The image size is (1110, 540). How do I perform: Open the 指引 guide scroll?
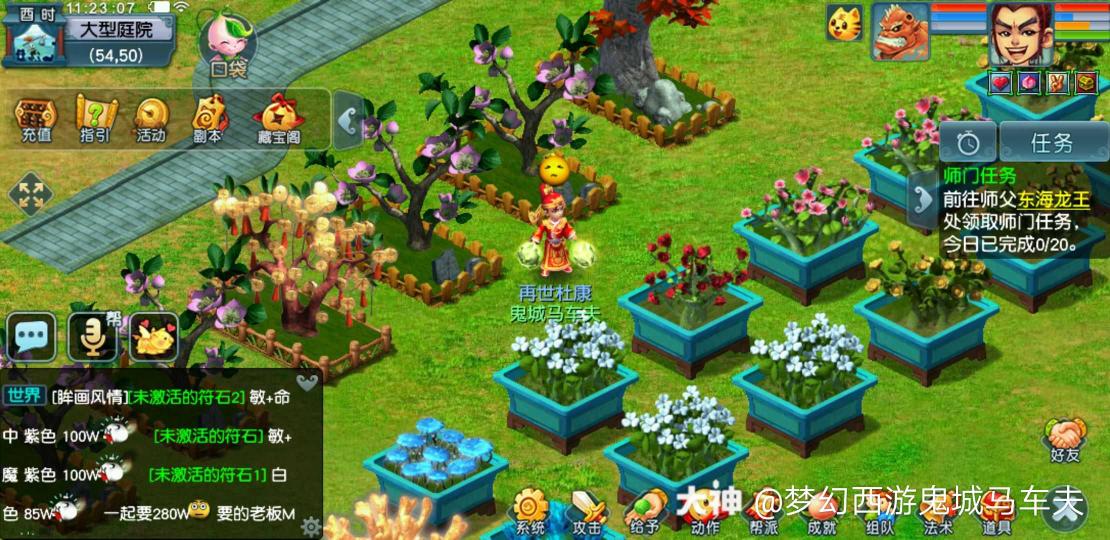(95, 120)
